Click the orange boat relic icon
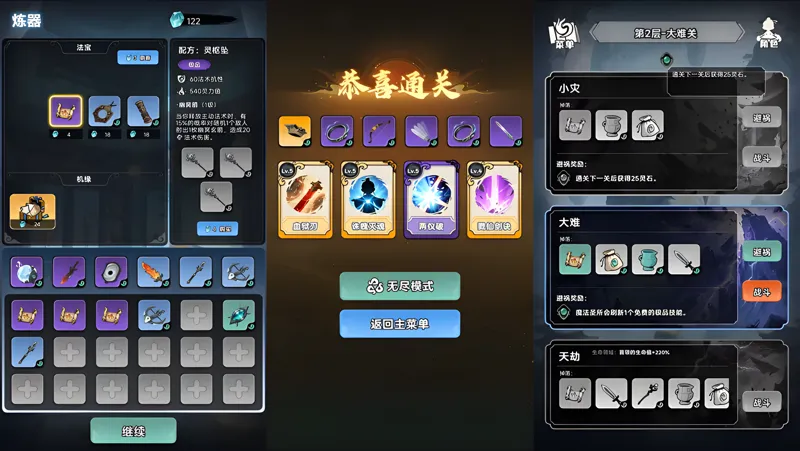 (x=294, y=130)
